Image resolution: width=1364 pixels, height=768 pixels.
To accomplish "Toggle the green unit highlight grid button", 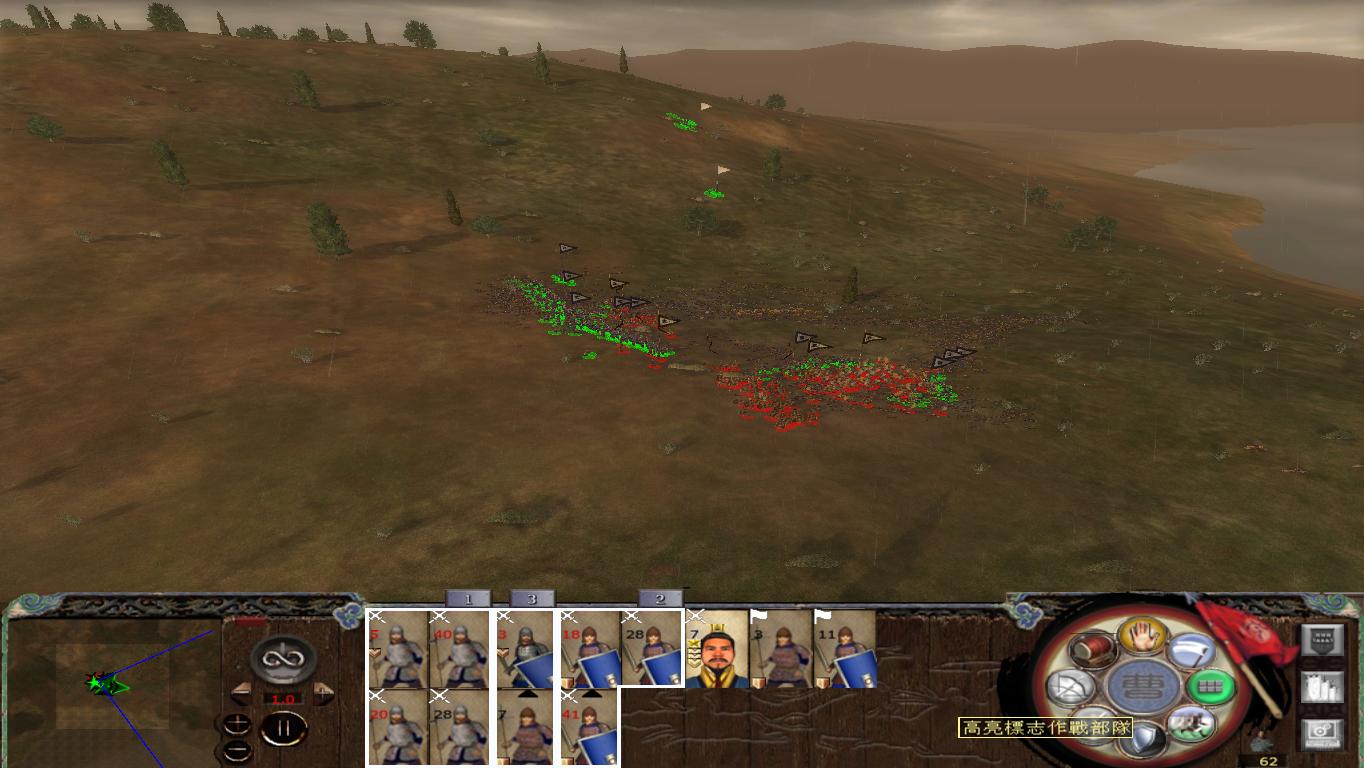I will 1211,687.
